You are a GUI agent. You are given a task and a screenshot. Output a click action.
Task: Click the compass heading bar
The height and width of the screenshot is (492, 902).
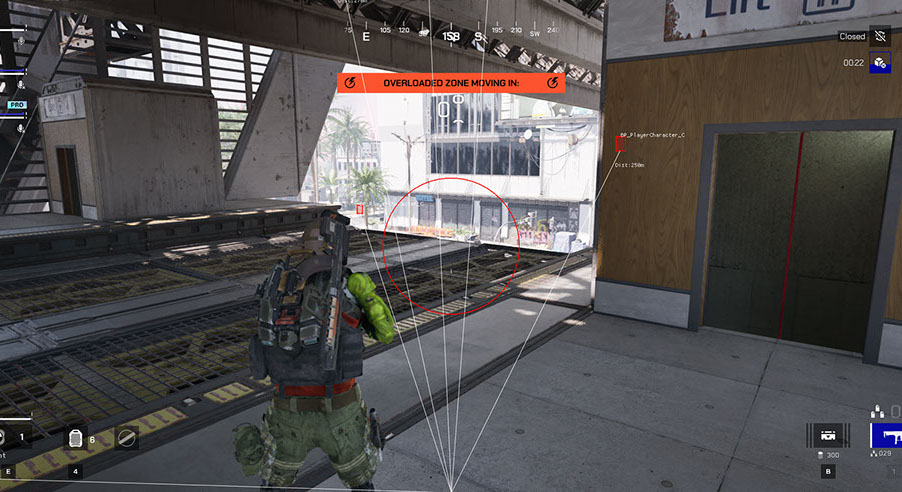pyautogui.click(x=452, y=35)
